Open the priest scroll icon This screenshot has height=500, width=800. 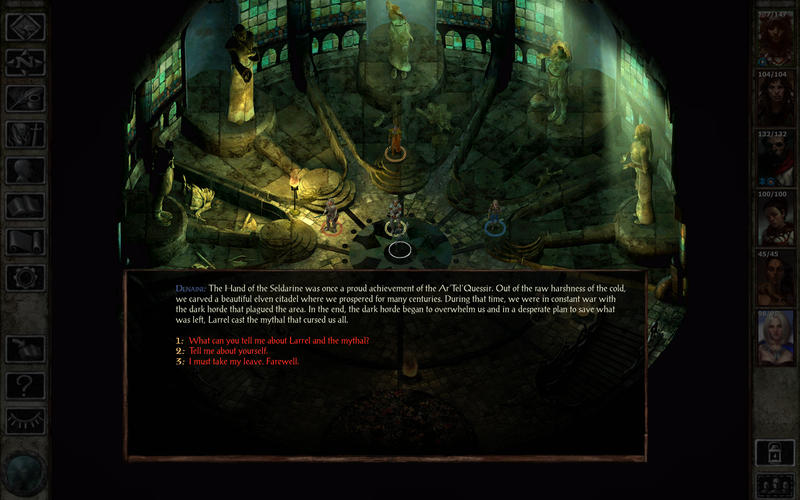click(x=25, y=242)
